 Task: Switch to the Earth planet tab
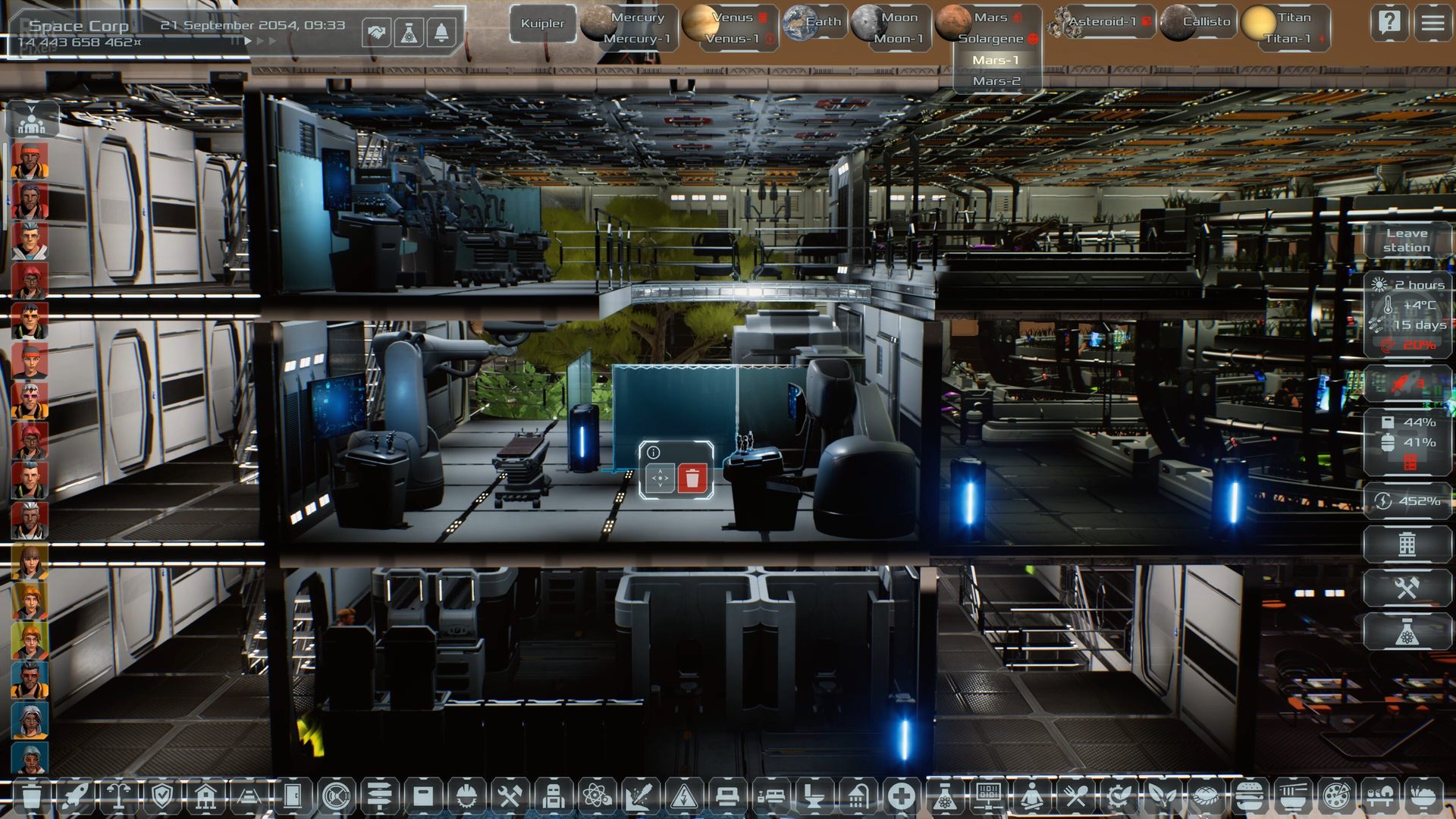(814, 22)
